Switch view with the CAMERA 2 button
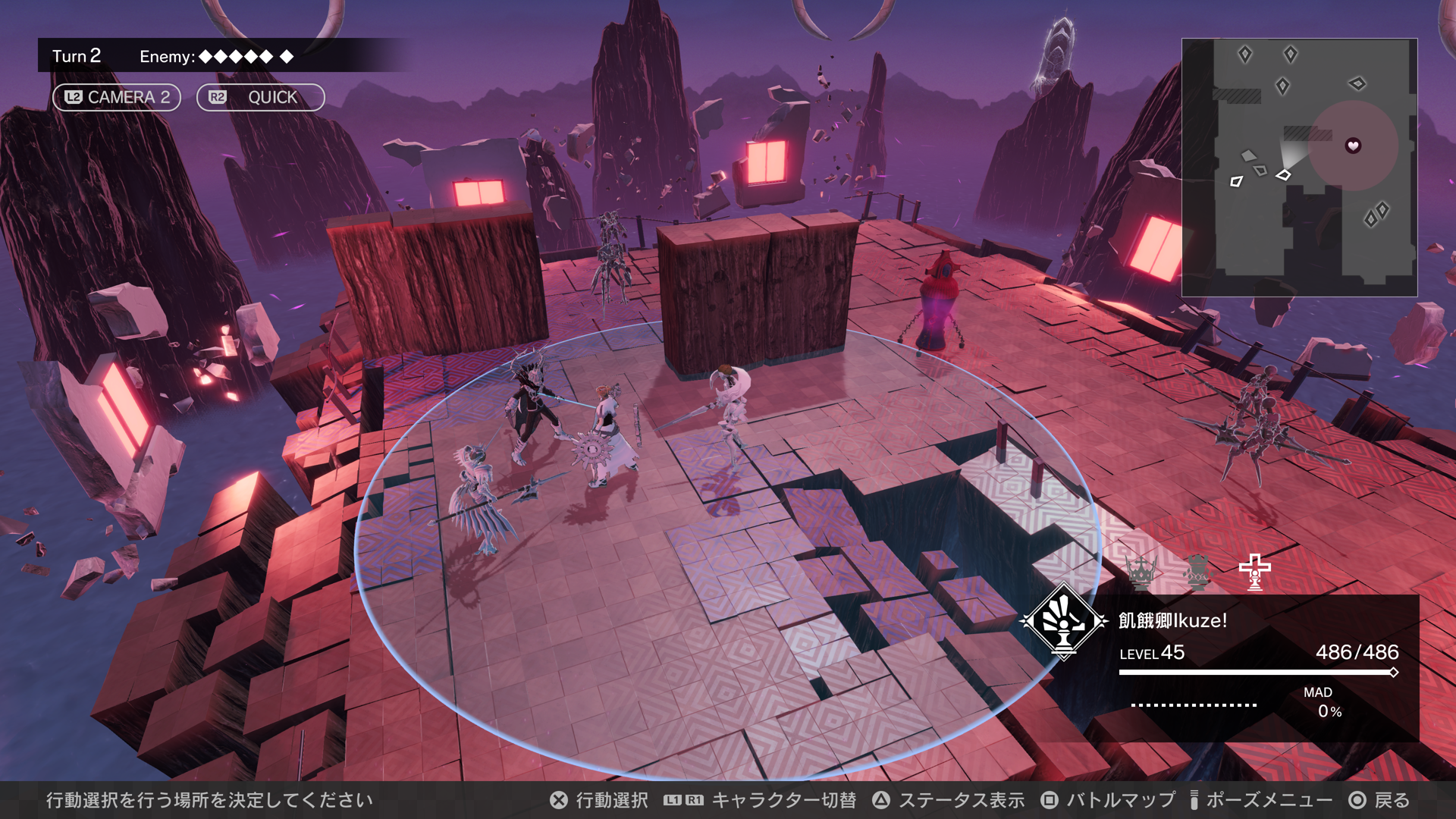Image resolution: width=1456 pixels, height=819 pixels. pyautogui.click(x=117, y=97)
